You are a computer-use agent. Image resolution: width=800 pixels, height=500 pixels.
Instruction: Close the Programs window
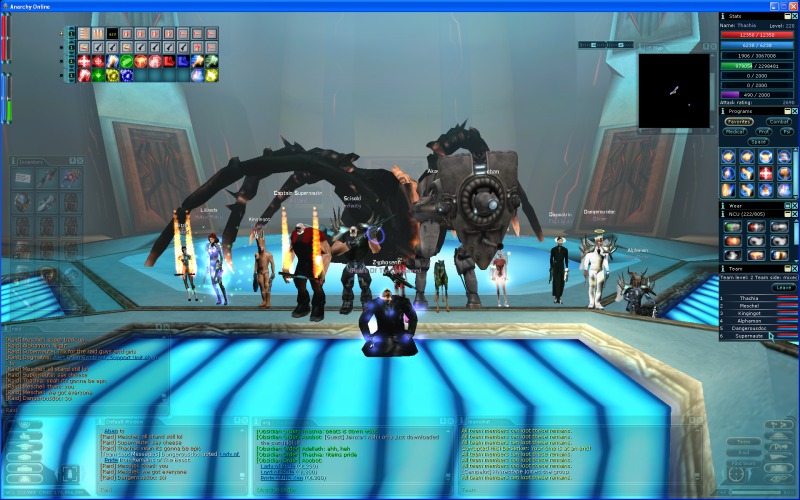click(x=794, y=111)
